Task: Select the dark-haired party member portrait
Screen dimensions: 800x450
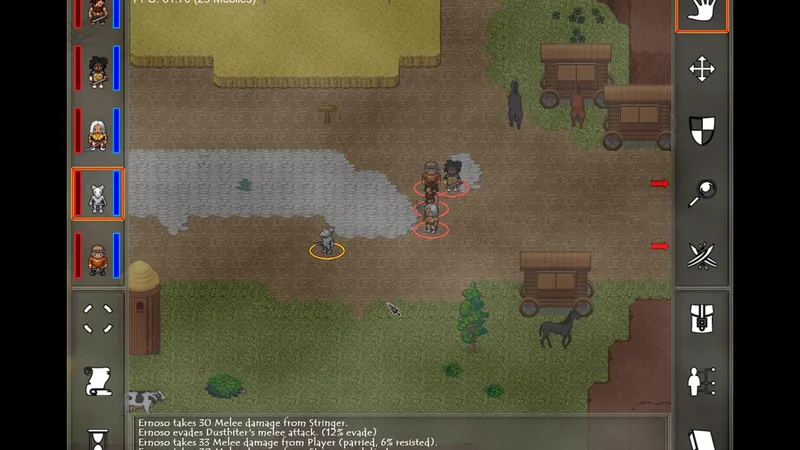Action: [98, 71]
